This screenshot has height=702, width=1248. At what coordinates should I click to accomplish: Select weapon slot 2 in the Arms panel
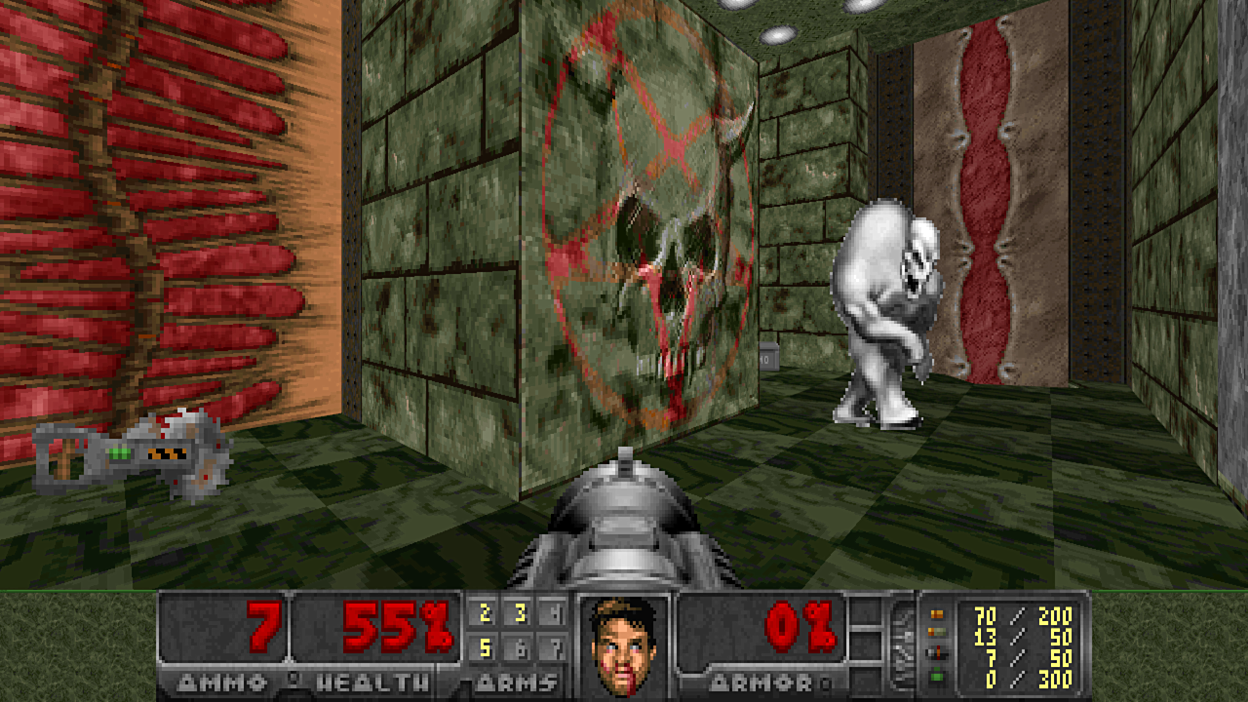point(485,613)
